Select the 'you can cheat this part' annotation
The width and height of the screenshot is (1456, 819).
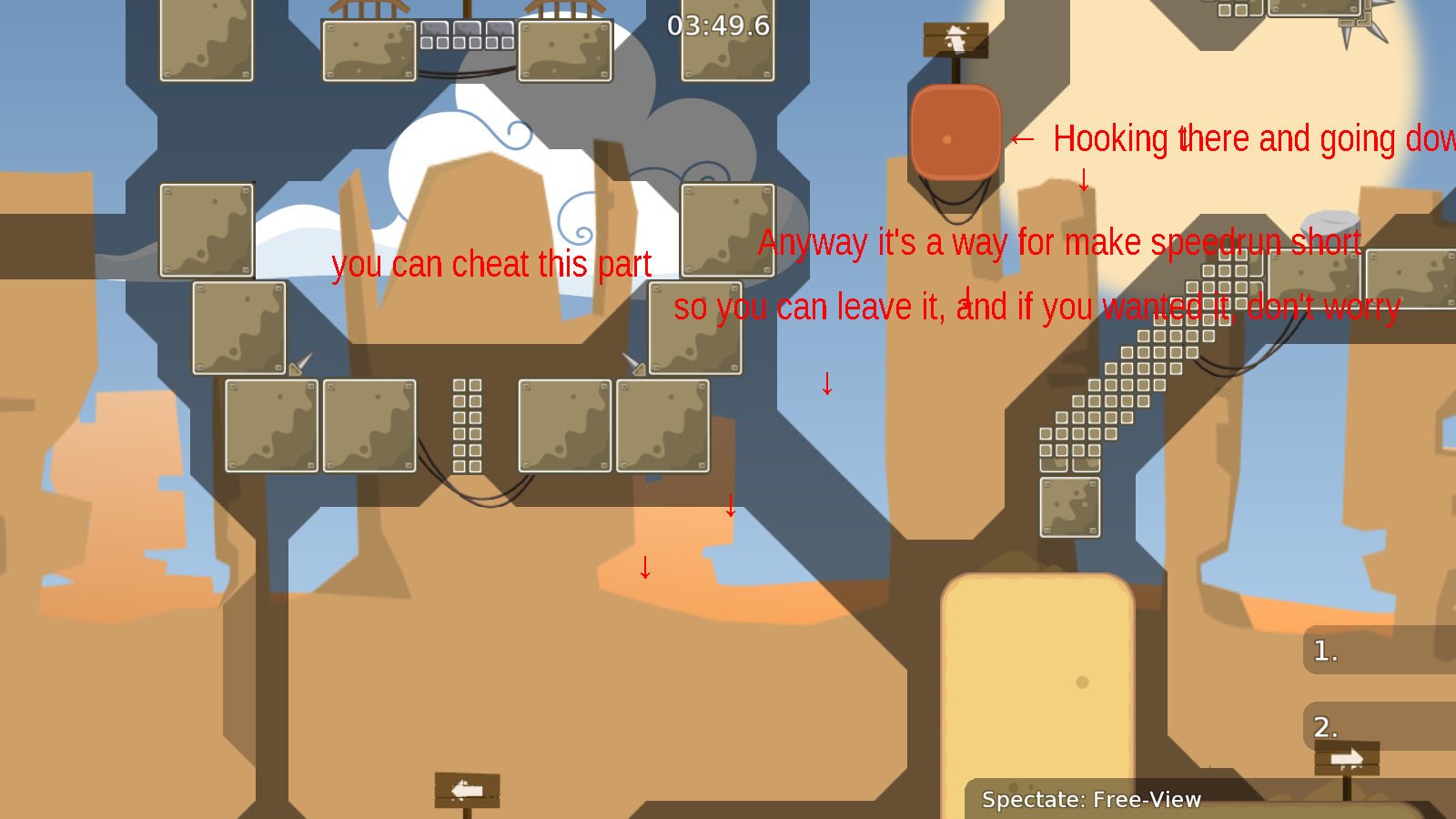click(492, 265)
